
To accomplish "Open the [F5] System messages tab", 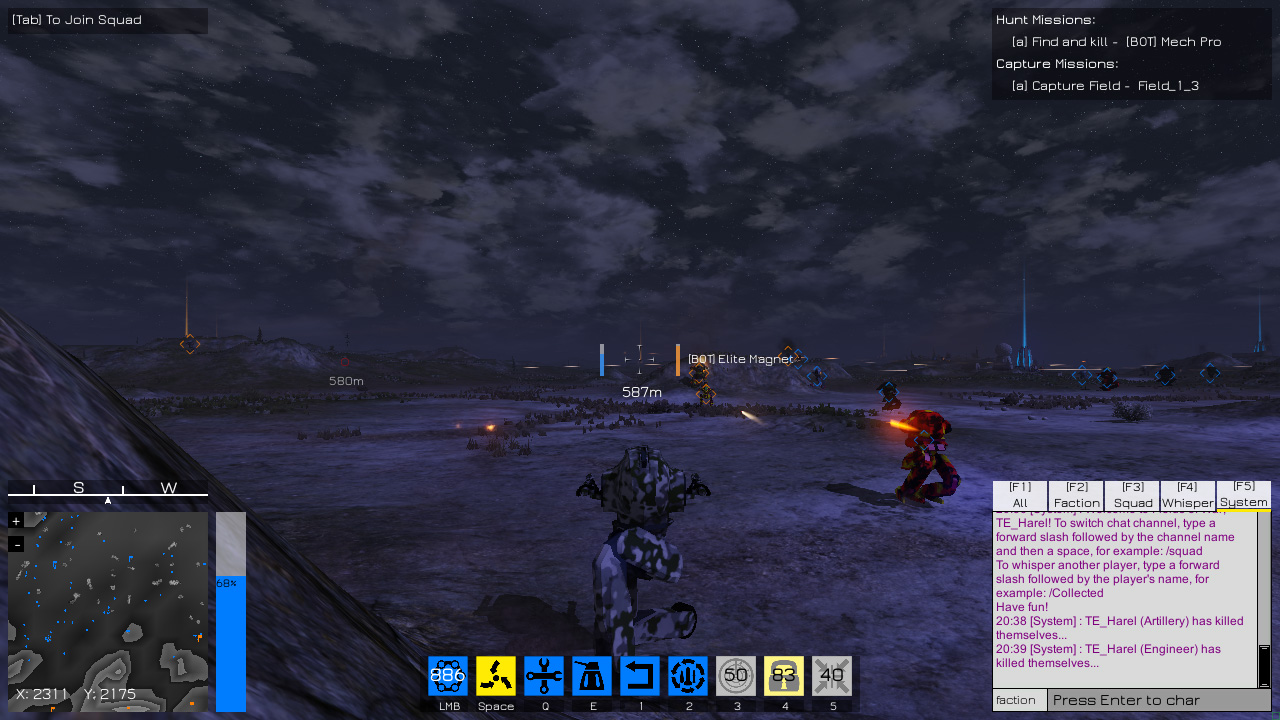I will (x=1243, y=494).
